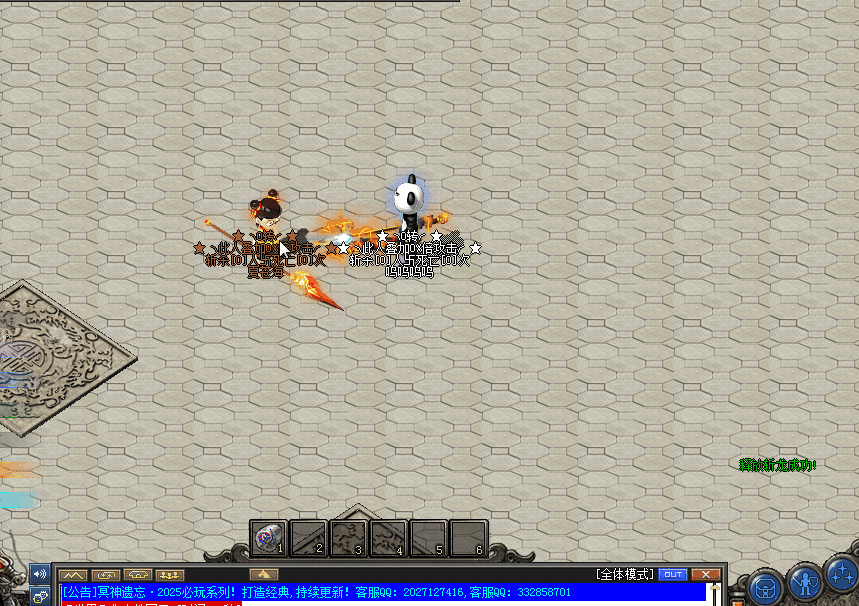Close the chat bar with the orange X
Screen dimensions: 859x606
pos(706,574)
